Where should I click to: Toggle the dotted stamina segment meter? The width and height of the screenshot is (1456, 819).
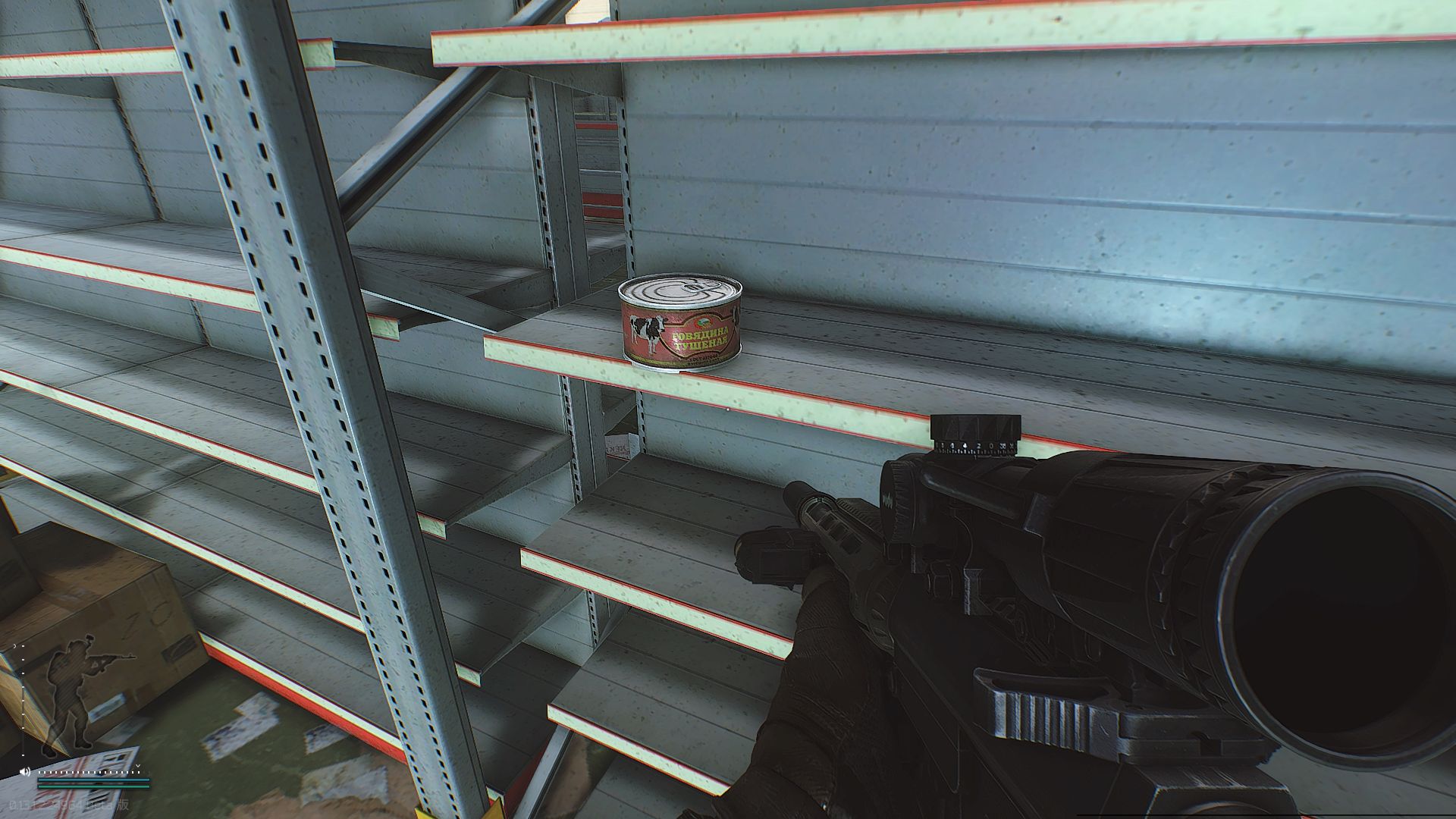tap(89, 772)
